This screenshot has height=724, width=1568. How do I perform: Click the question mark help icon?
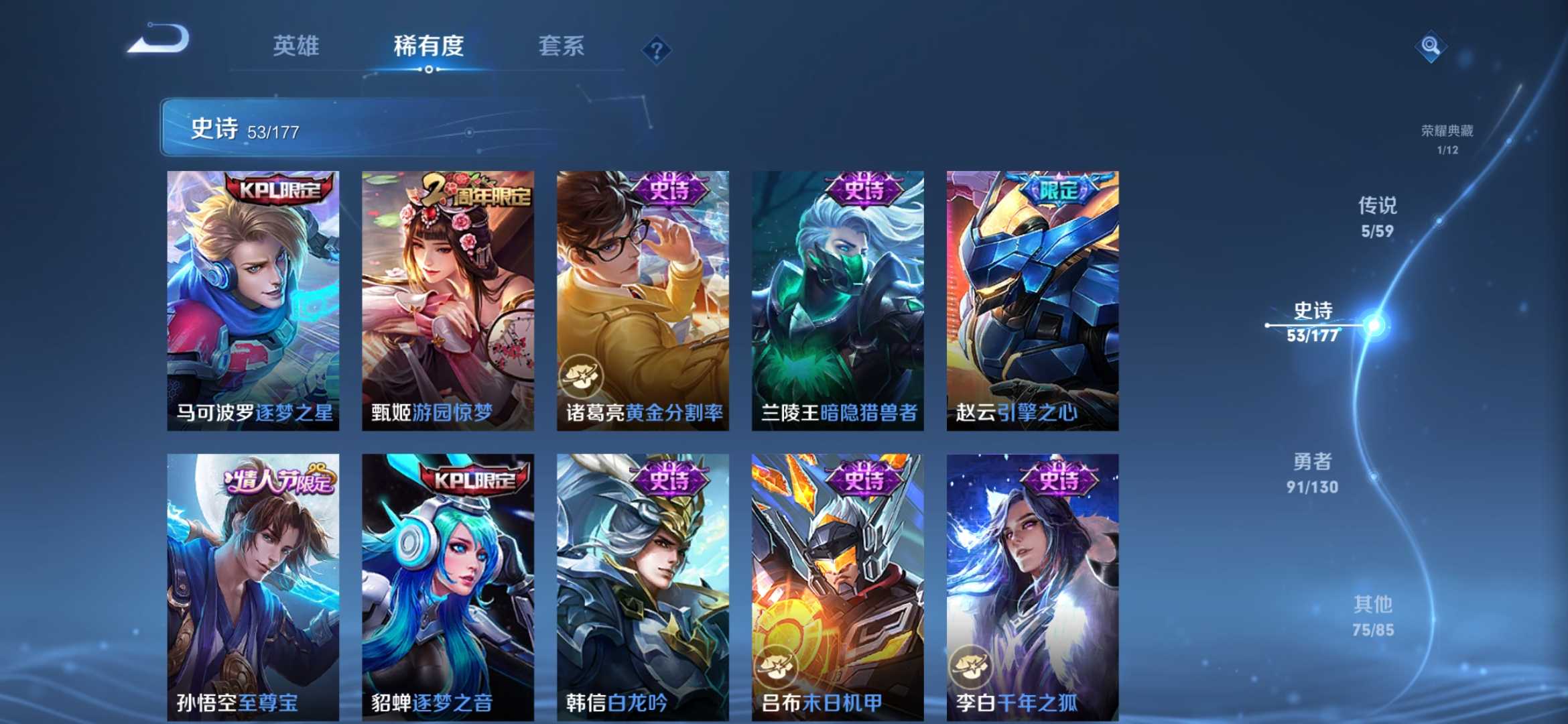coord(657,48)
